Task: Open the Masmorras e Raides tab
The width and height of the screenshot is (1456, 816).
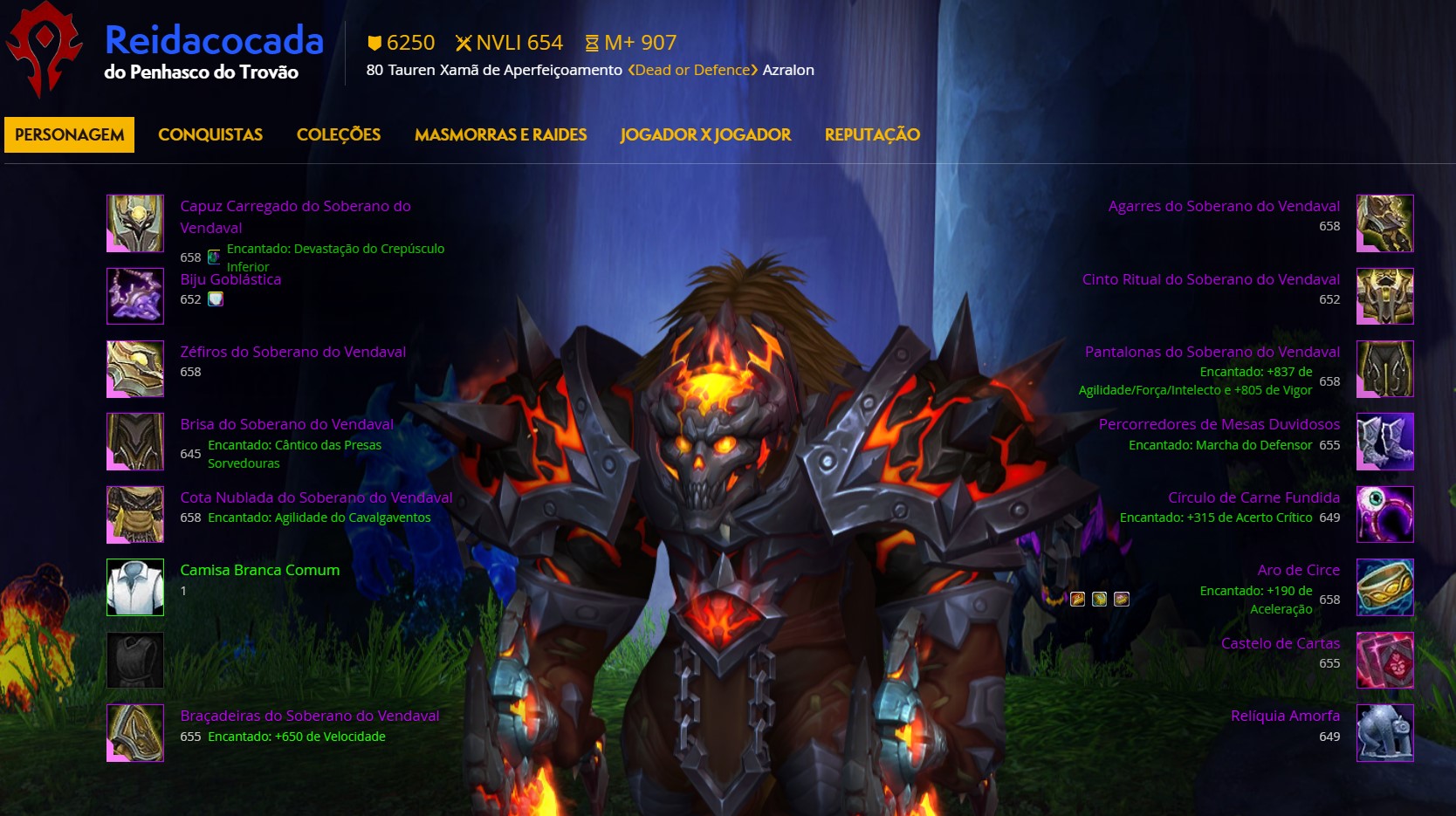Action: (x=500, y=134)
